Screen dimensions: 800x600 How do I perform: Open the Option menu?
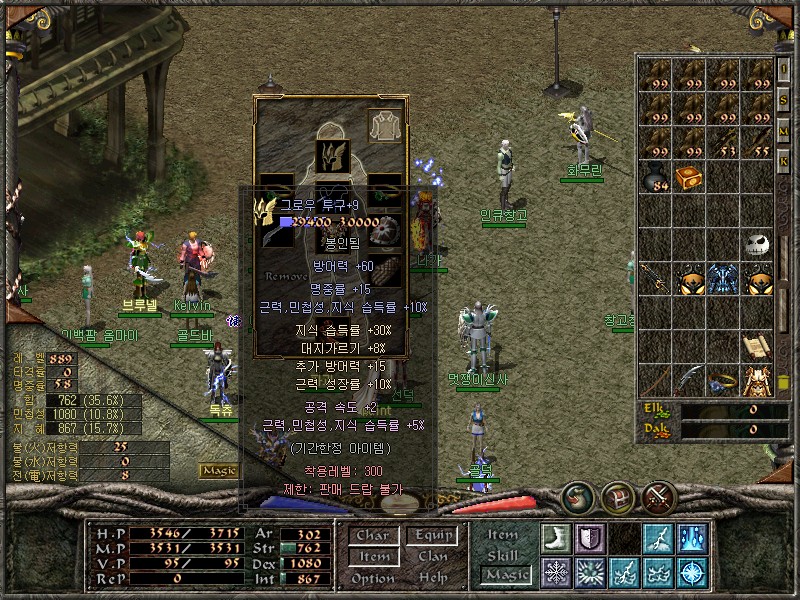pyautogui.click(x=371, y=578)
